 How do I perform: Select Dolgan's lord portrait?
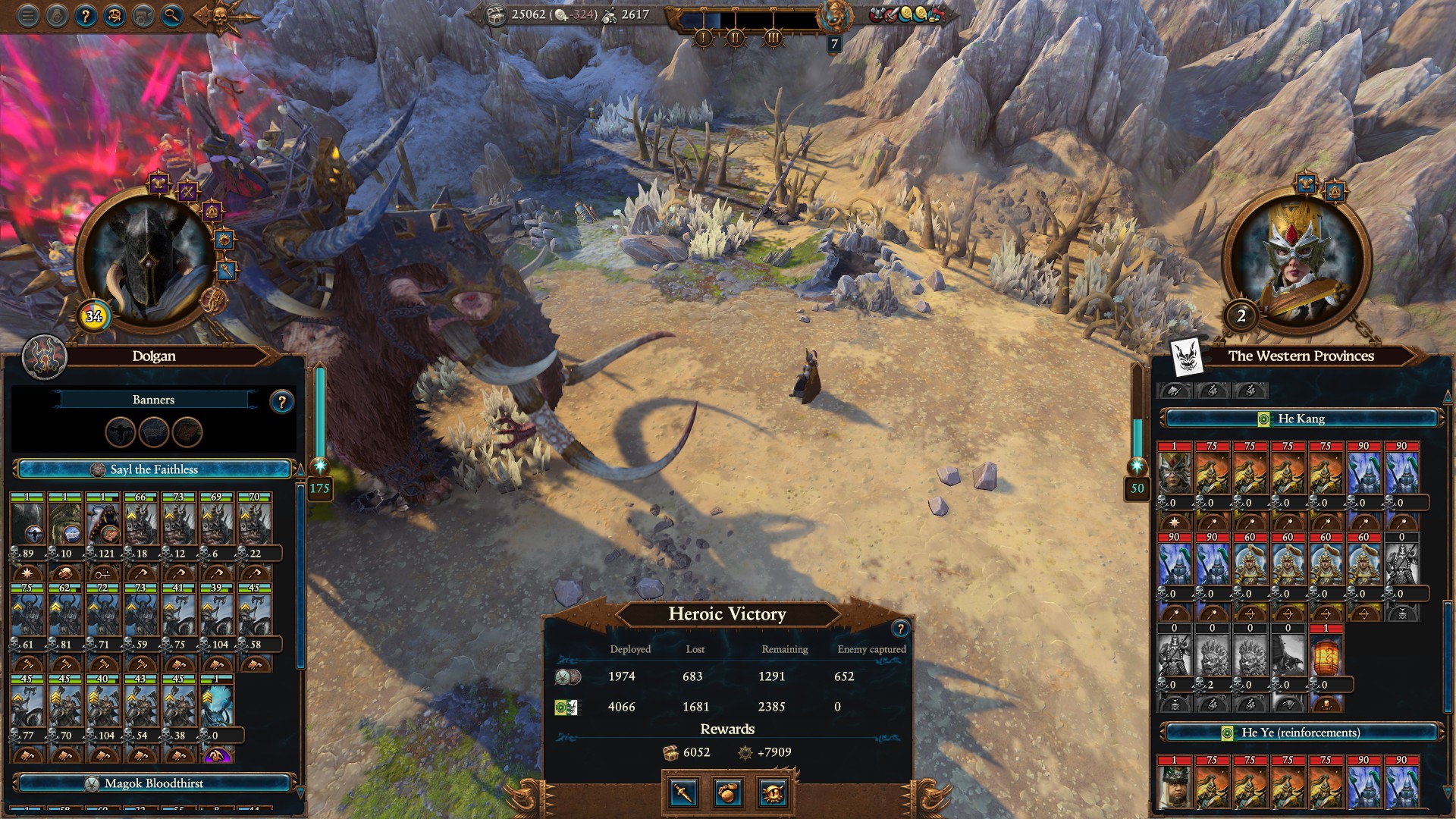[148, 250]
